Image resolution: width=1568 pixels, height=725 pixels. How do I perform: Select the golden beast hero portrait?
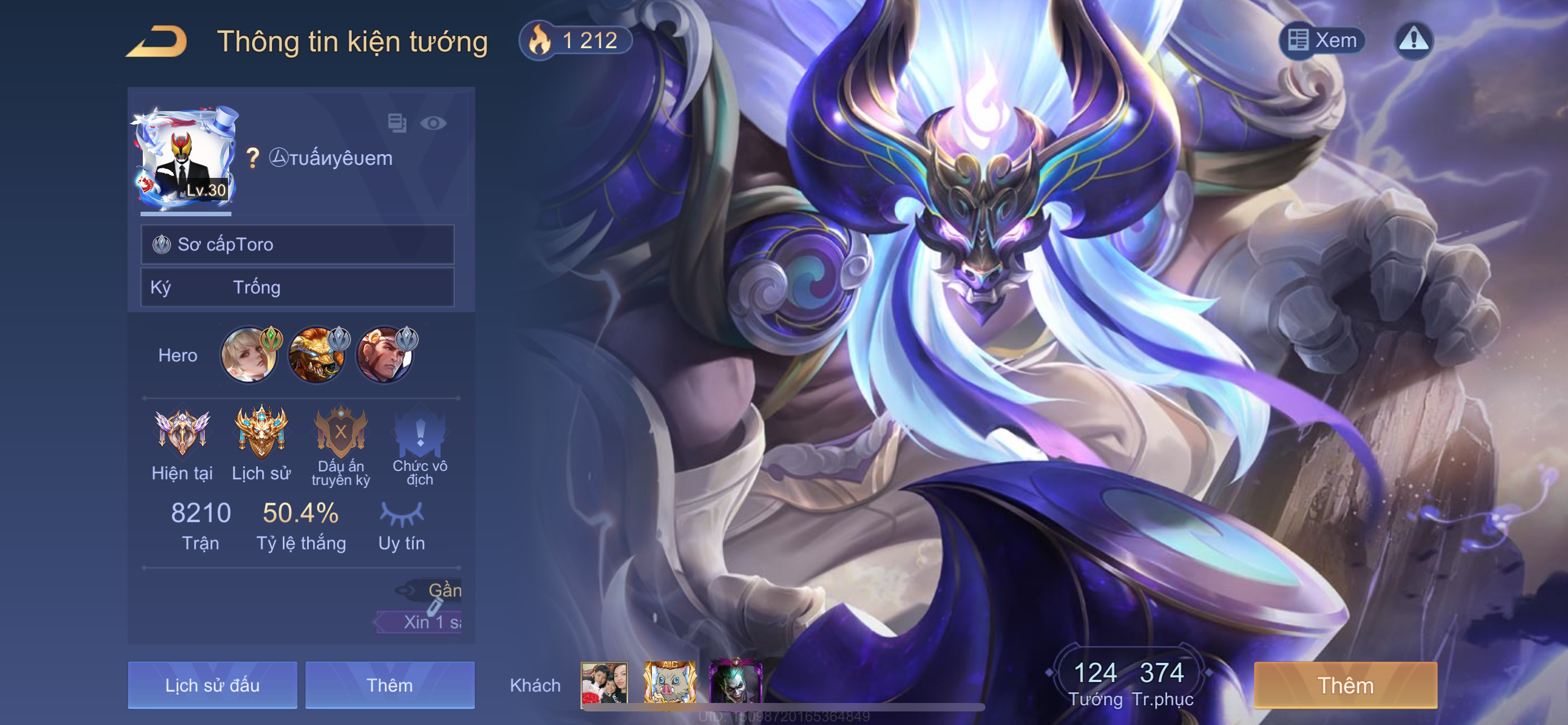(x=317, y=355)
